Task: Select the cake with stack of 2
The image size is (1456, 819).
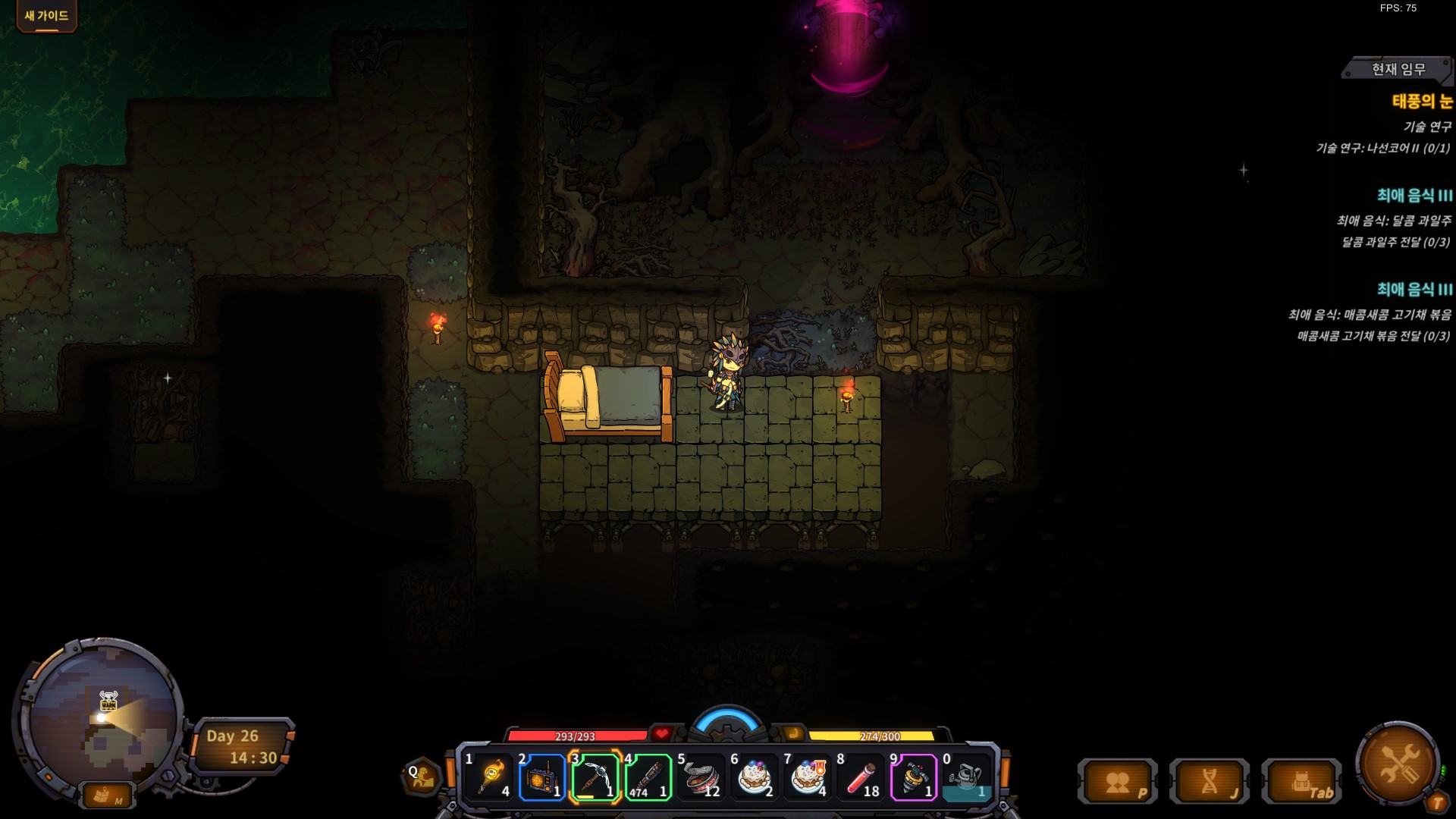Action: coord(755,777)
